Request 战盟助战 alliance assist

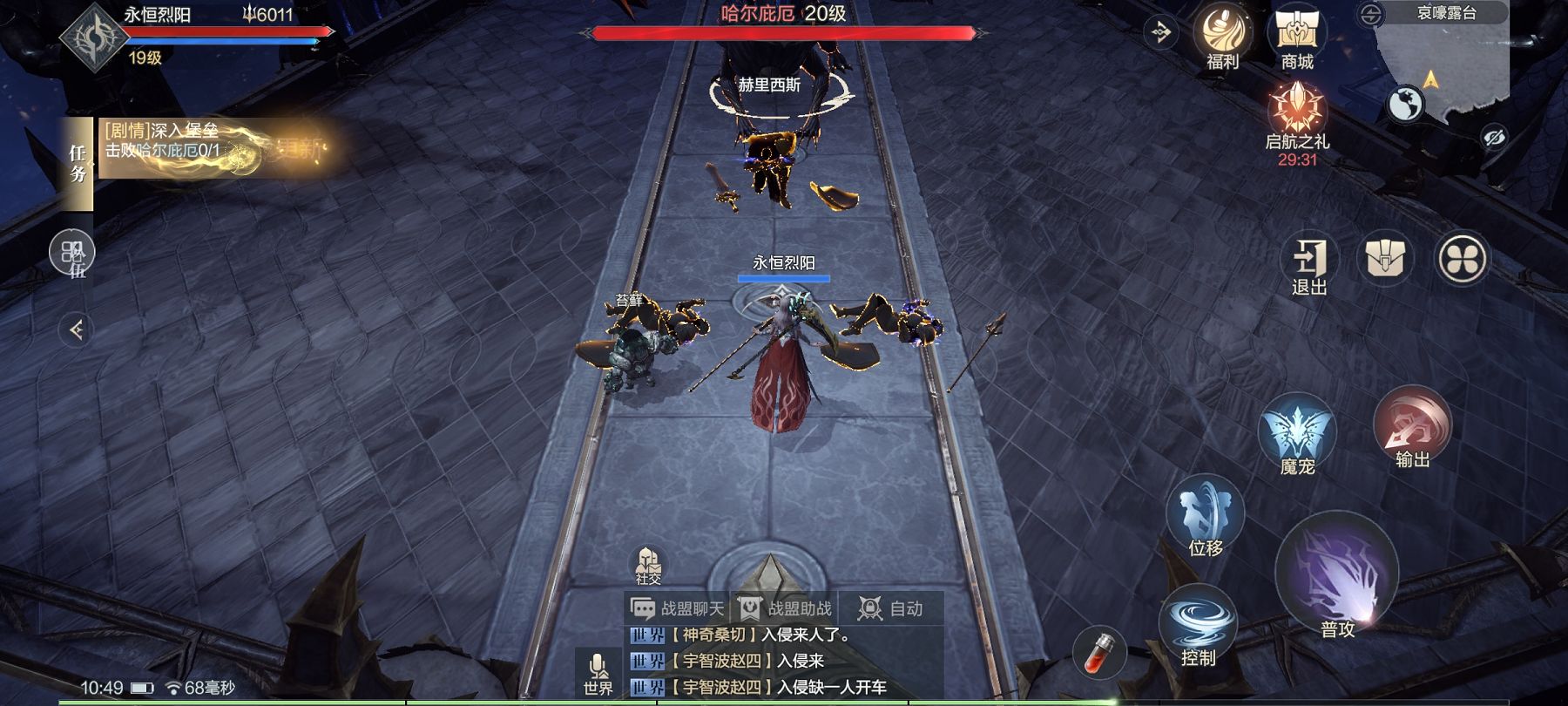[x=785, y=608]
